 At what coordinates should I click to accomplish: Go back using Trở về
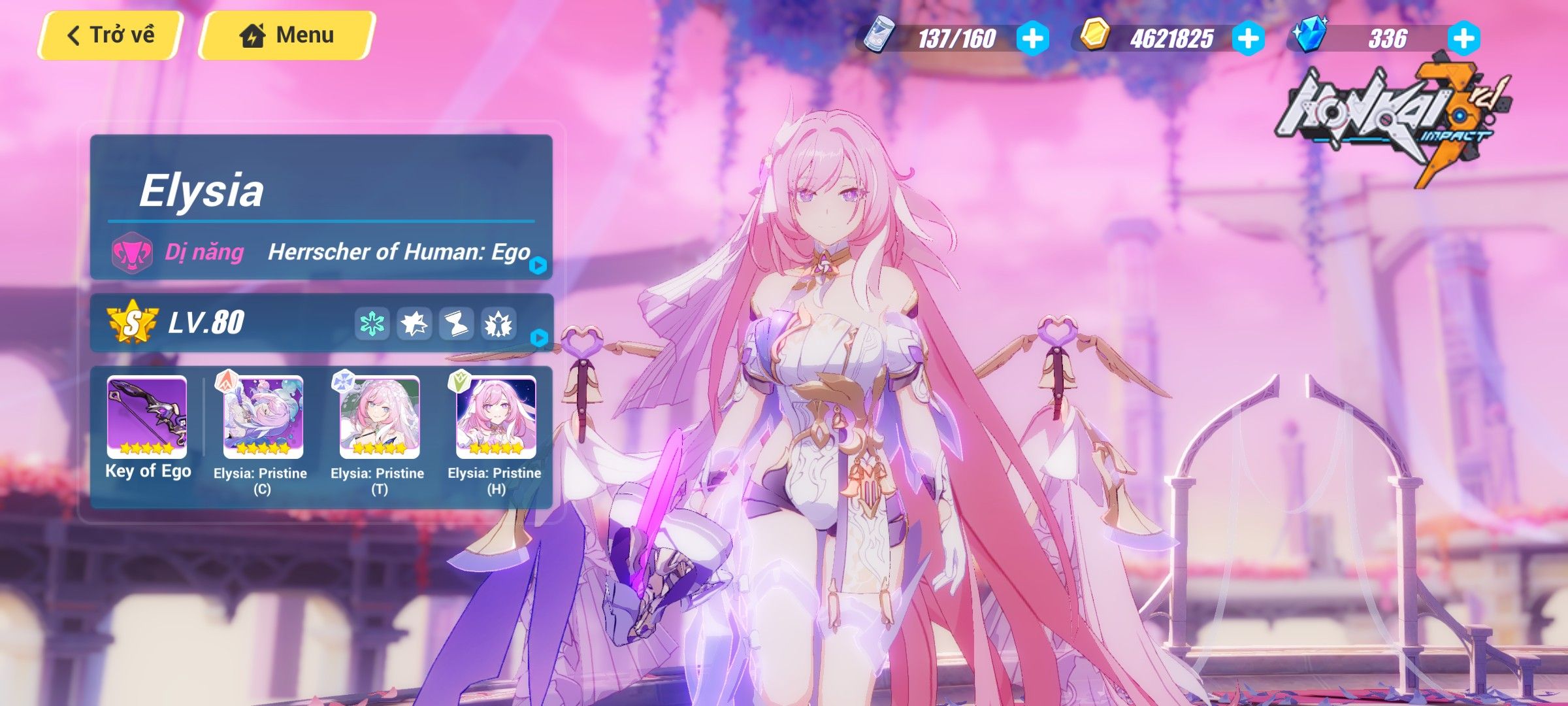(x=111, y=34)
